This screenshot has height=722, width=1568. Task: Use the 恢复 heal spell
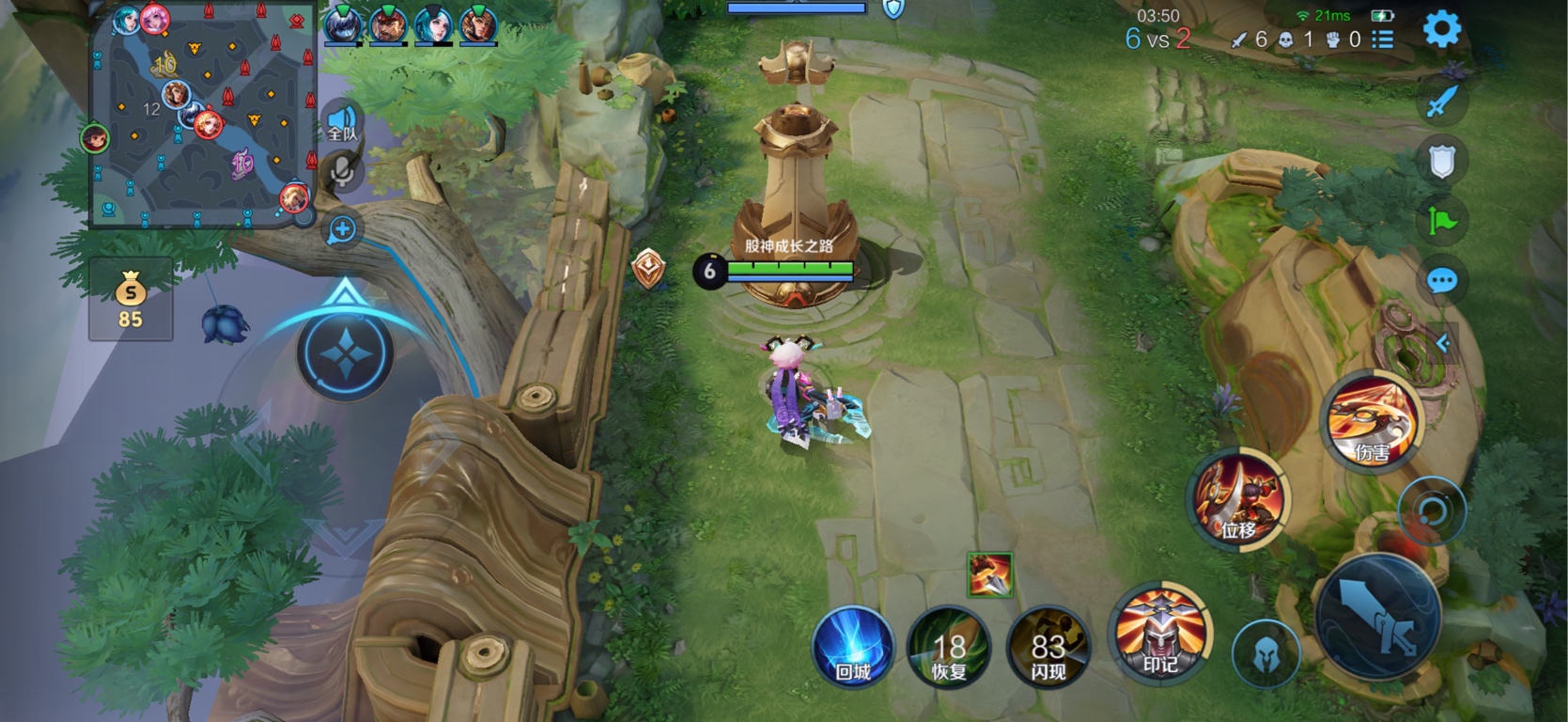[948, 647]
